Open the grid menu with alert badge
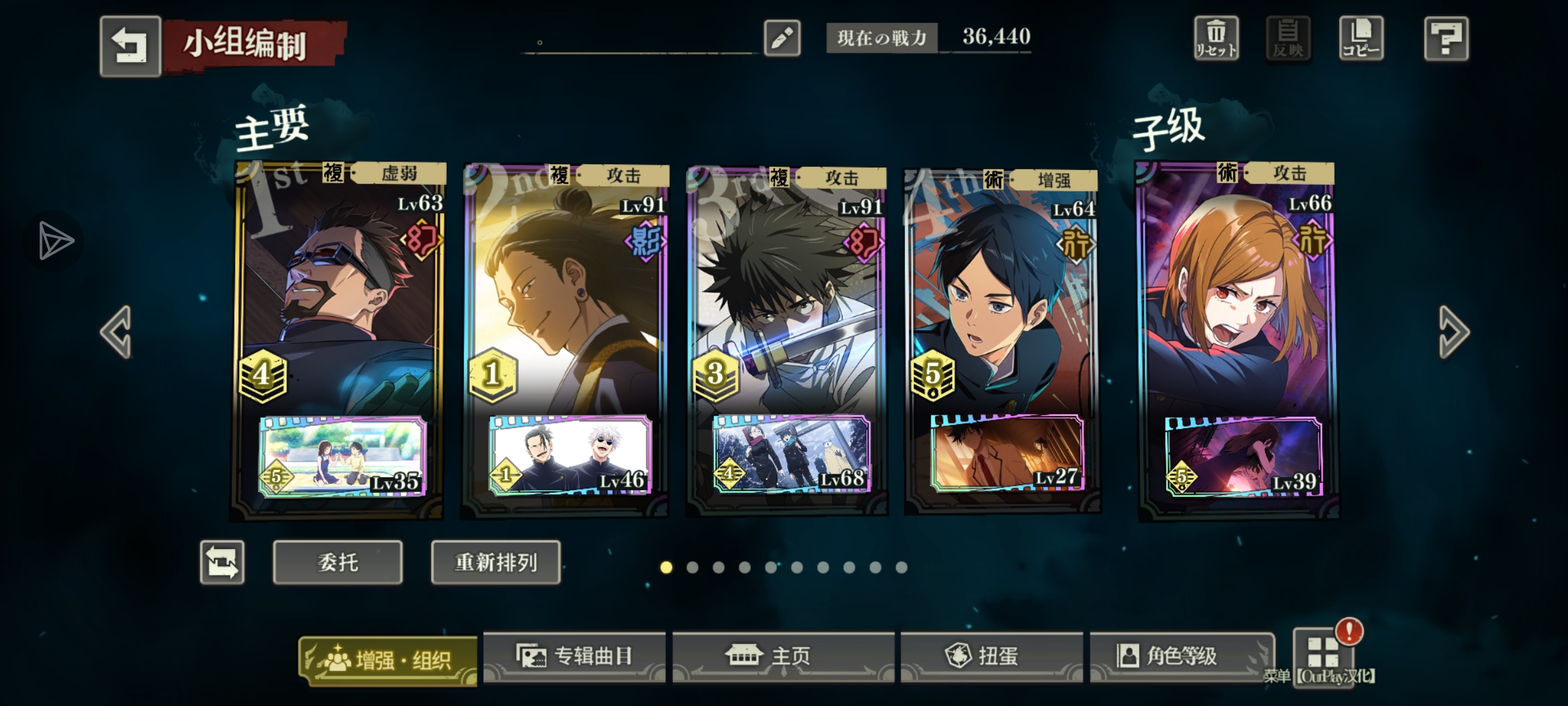 [1324, 652]
